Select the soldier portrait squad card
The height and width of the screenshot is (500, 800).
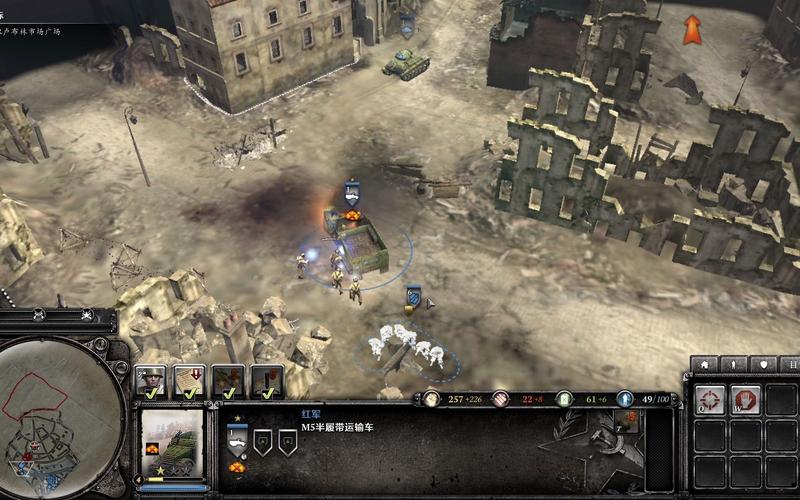[151, 382]
